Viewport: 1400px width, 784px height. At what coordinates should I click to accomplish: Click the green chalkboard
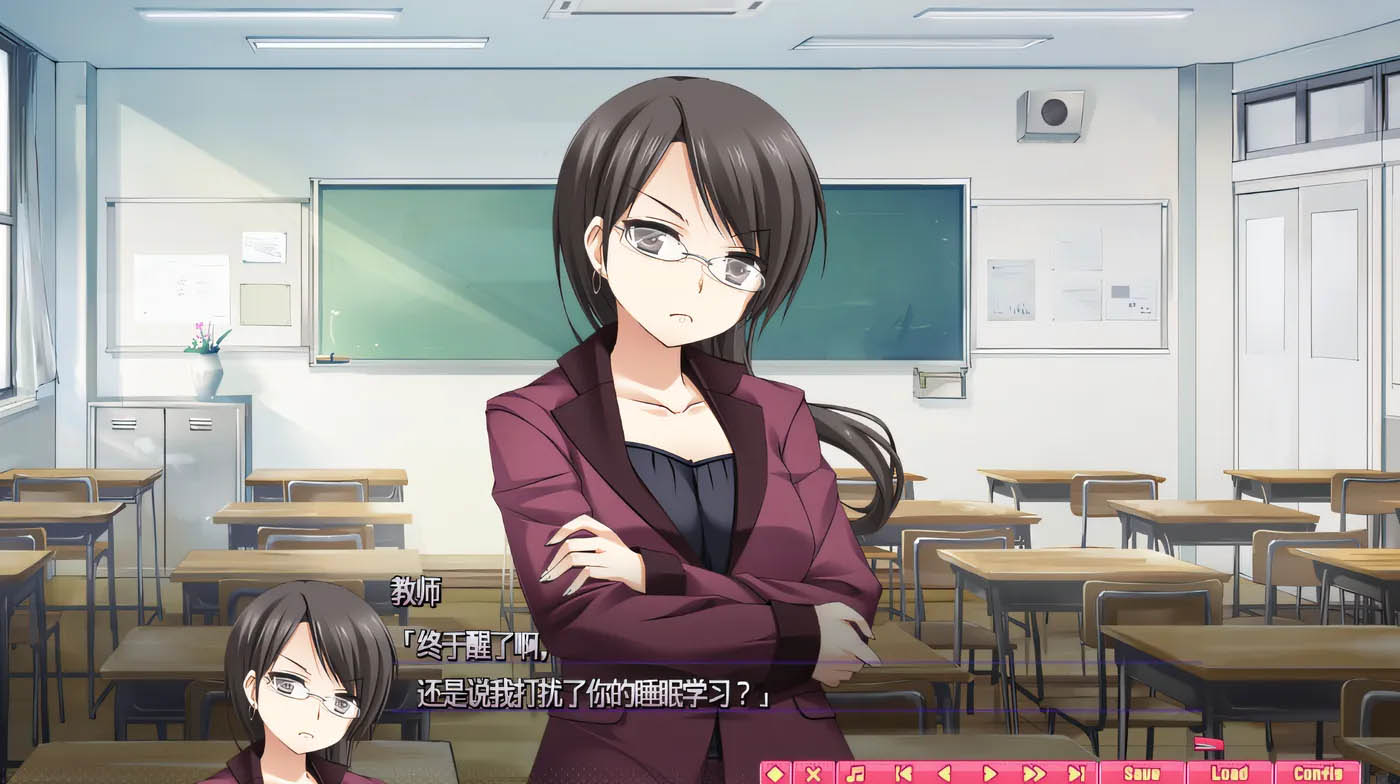pyautogui.click(x=420, y=270)
